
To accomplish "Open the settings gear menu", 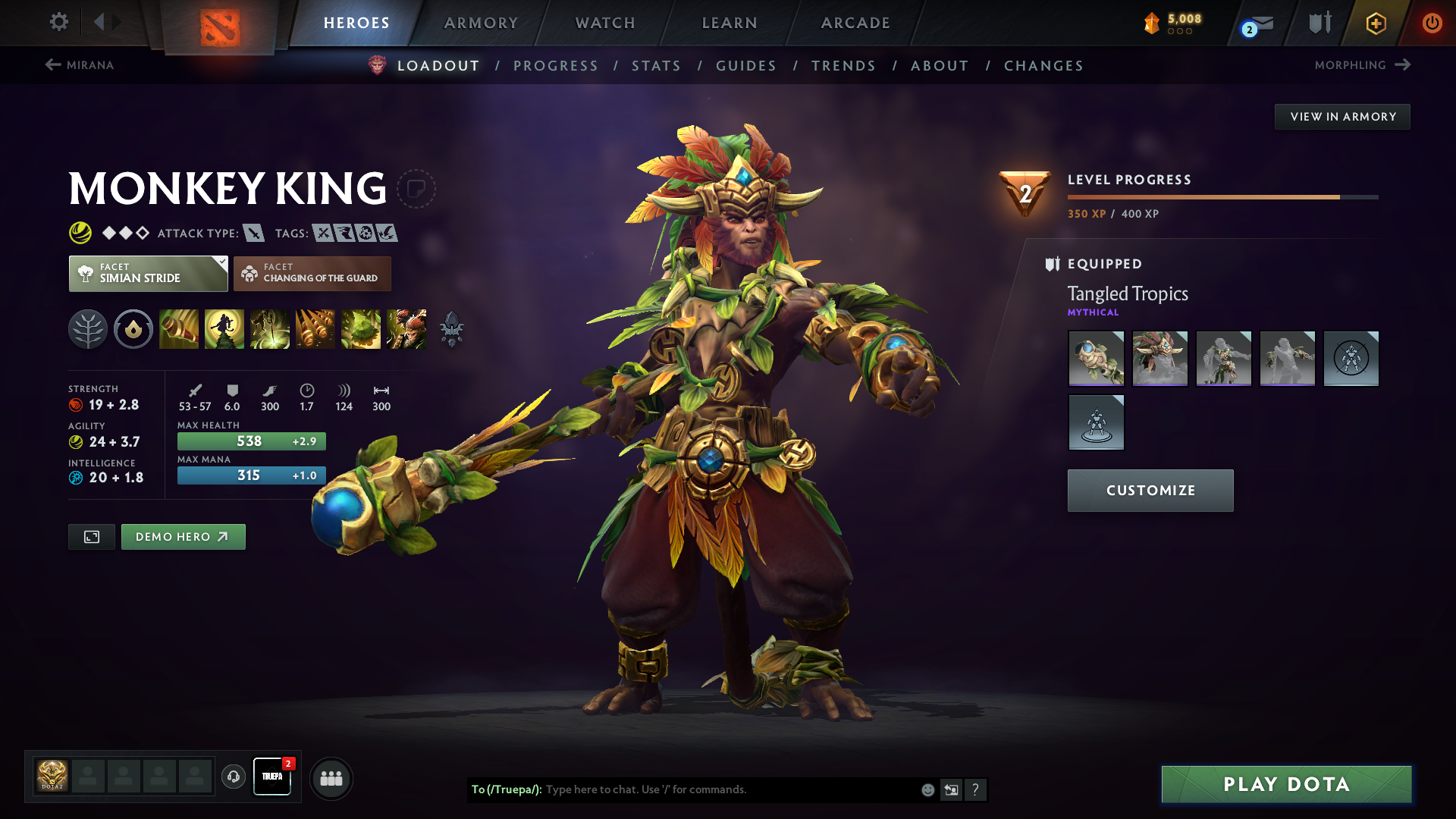I will click(x=59, y=22).
